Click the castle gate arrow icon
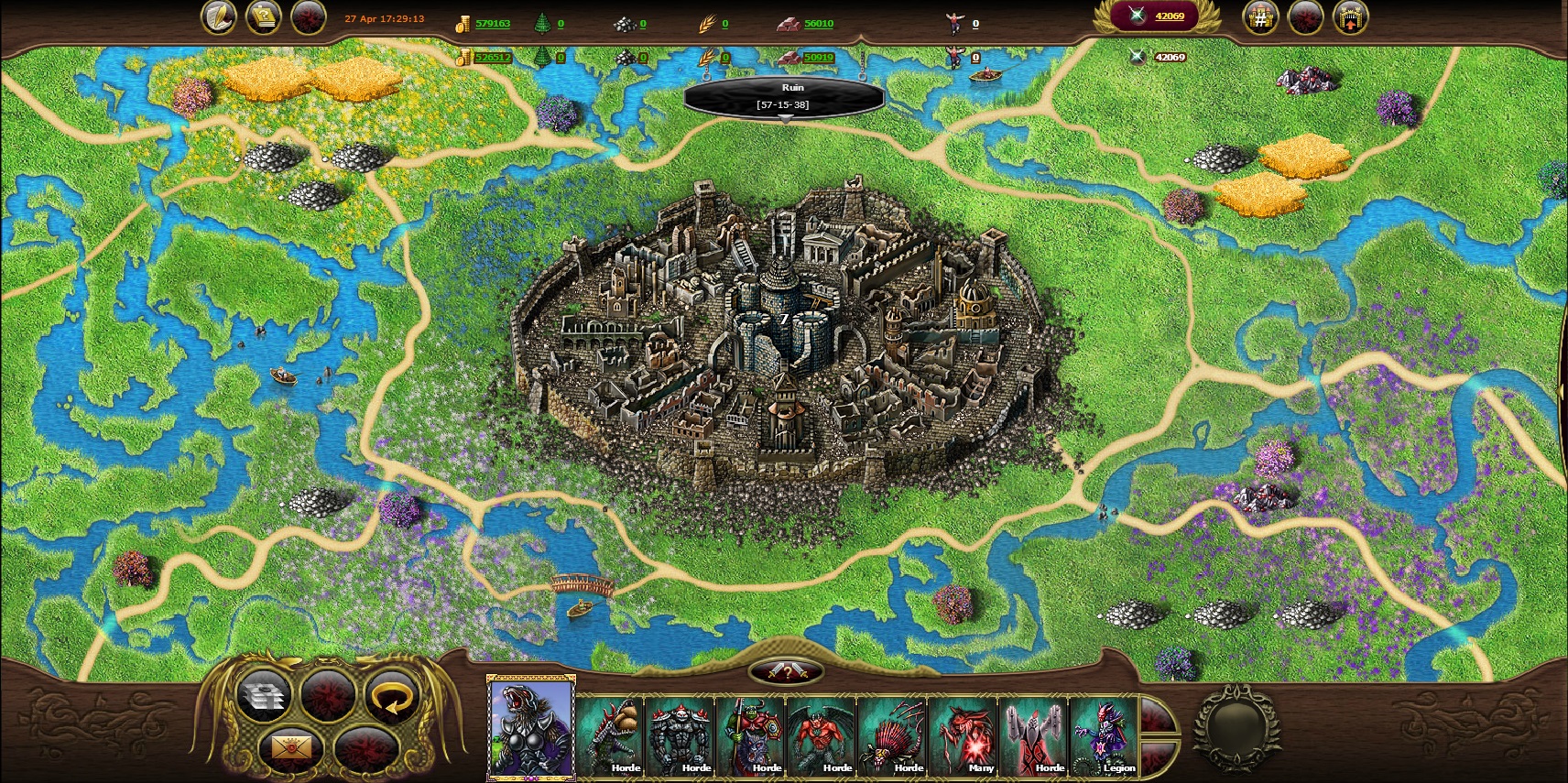 pos(1350,17)
